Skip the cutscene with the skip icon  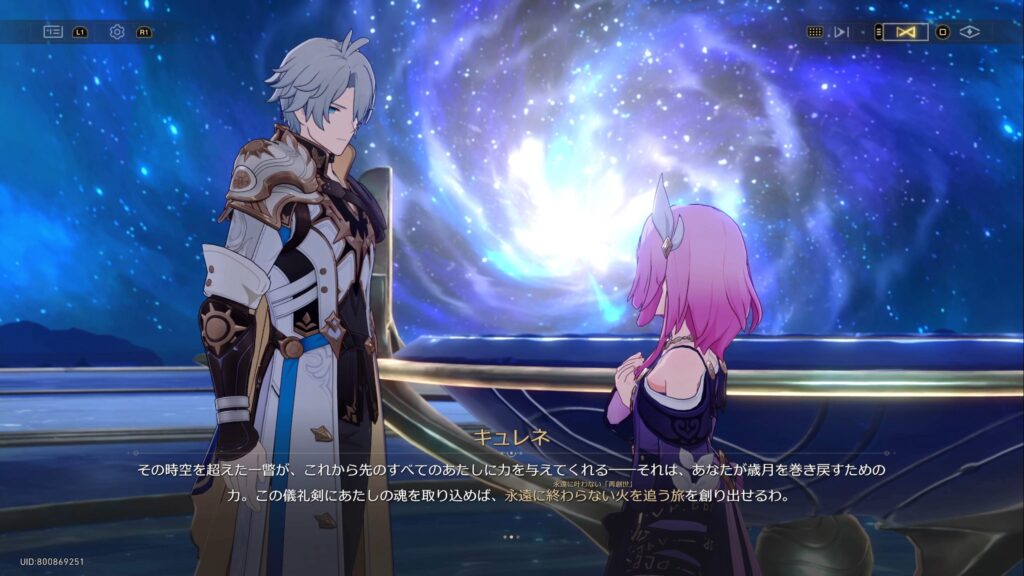point(841,32)
